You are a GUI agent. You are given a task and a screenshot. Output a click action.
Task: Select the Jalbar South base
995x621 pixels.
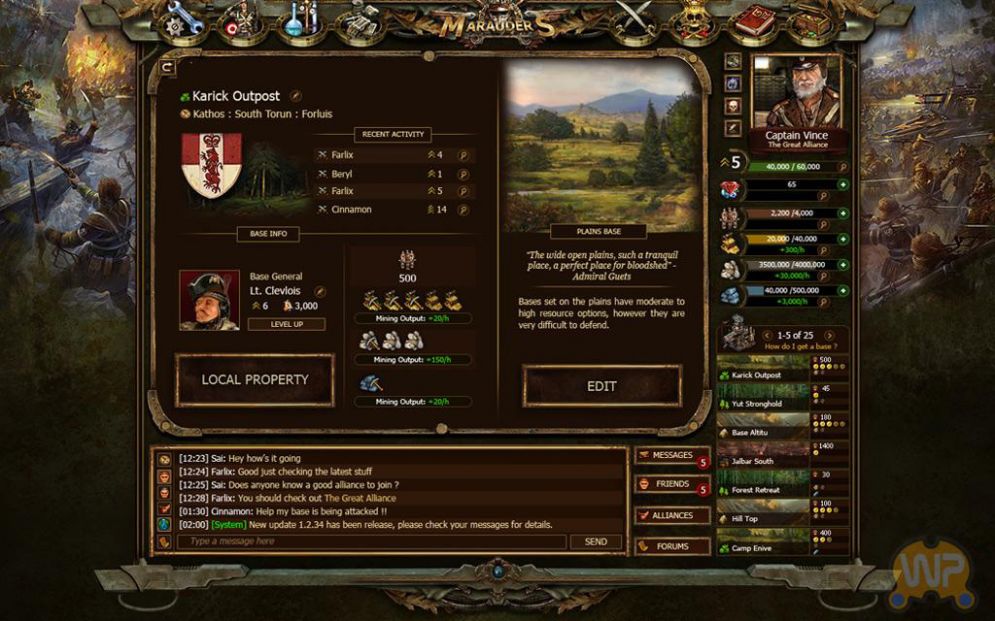[x=760, y=461]
